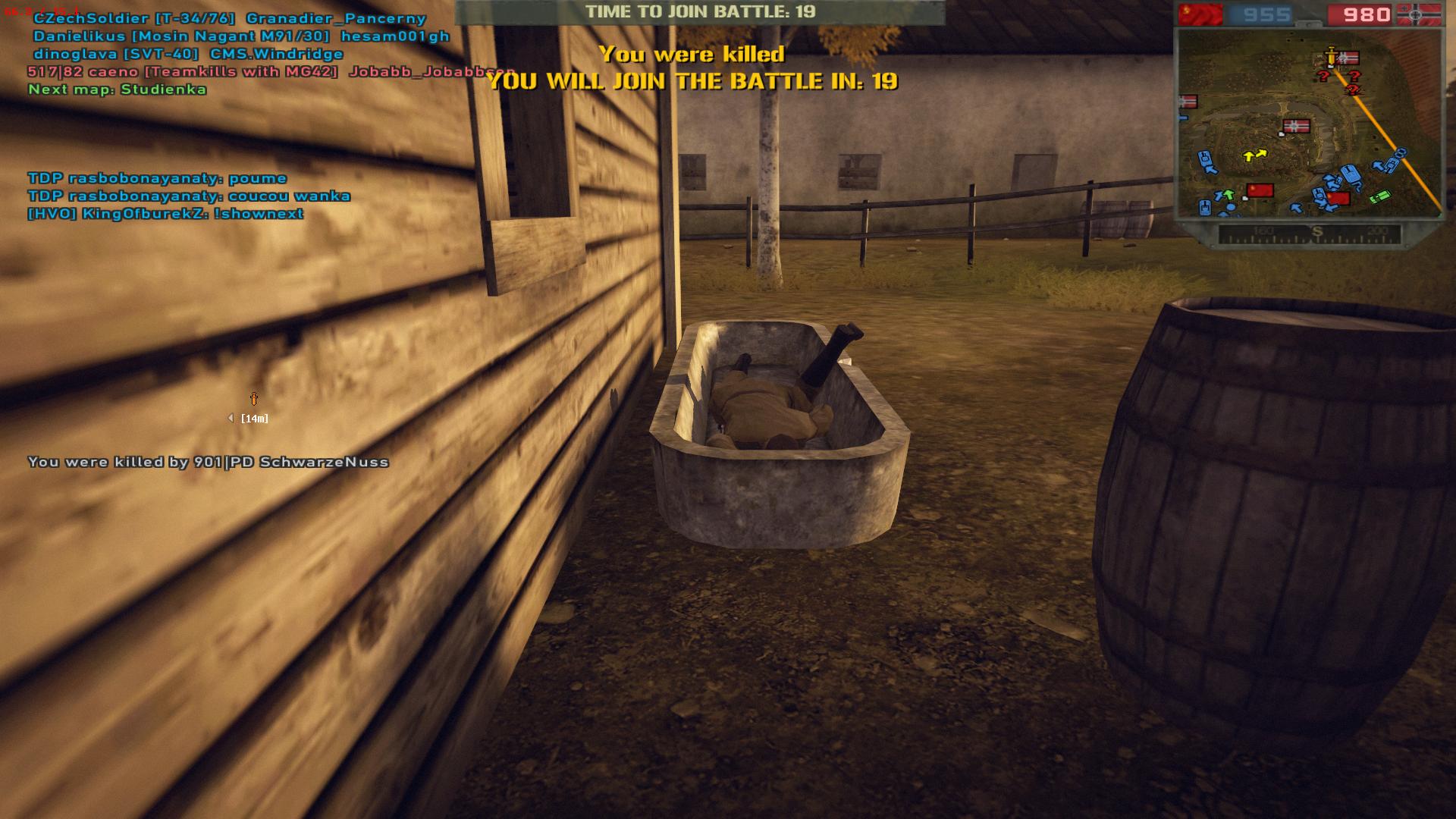
Task: Click the green vehicle marker on the minimap
Action: (x=1379, y=196)
